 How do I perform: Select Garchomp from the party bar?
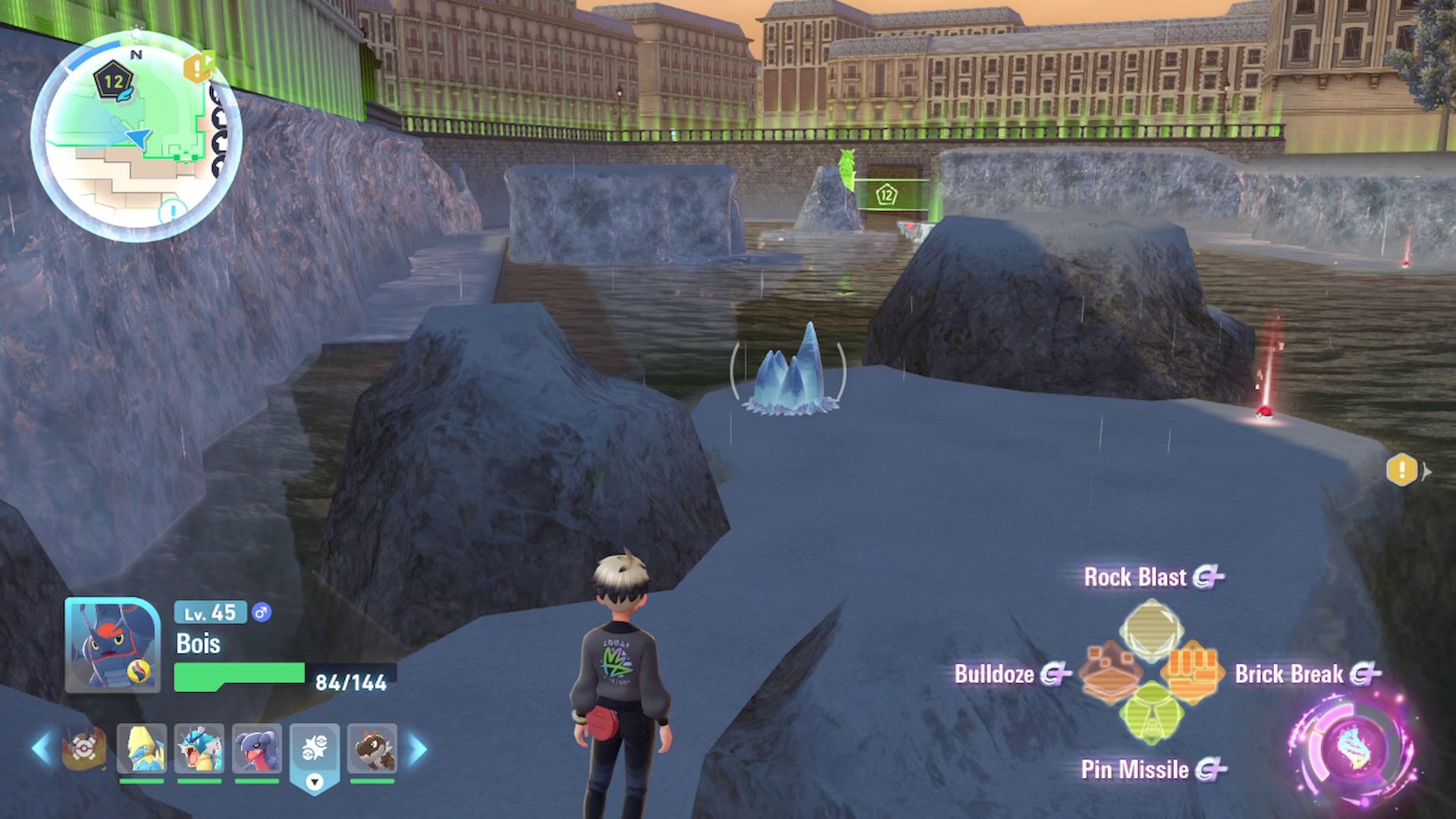point(256,748)
